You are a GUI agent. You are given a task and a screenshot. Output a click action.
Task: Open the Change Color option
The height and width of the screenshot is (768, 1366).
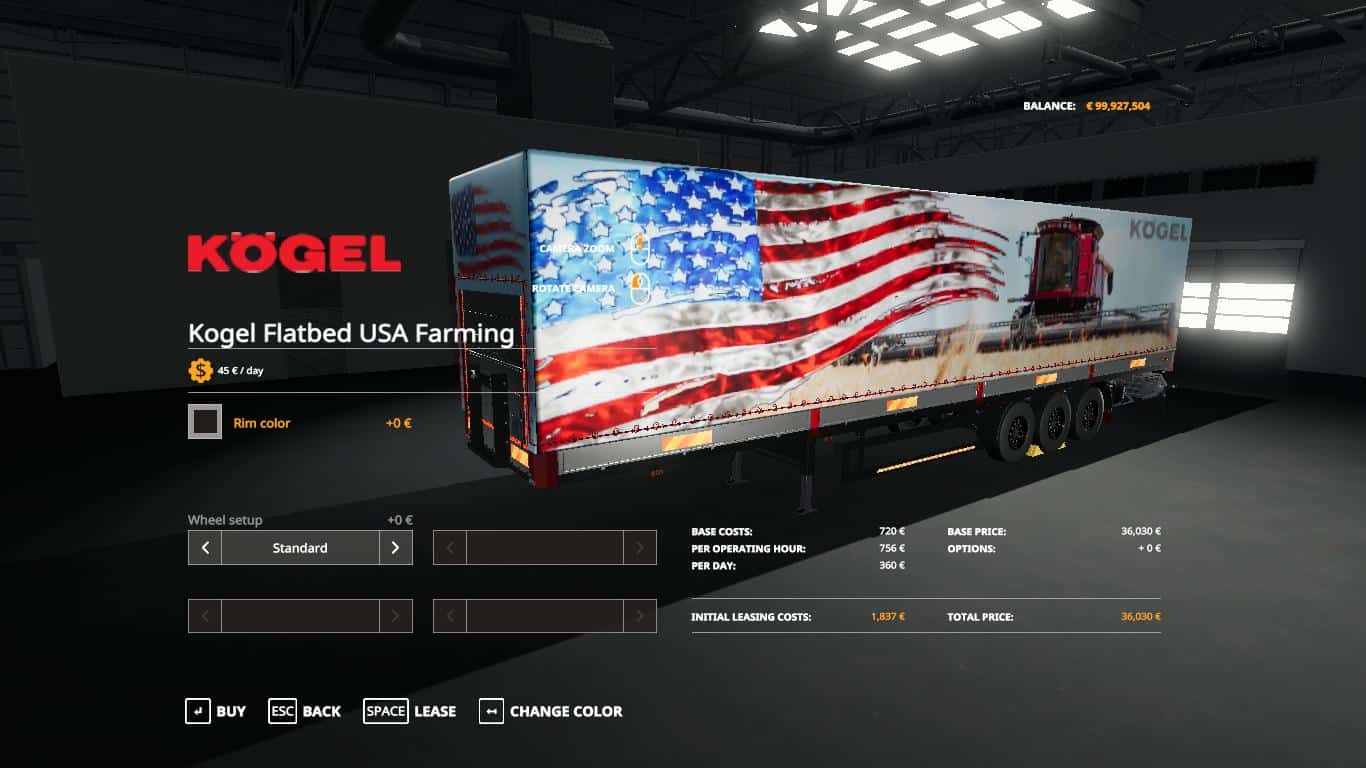pyautogui.click(x=550, y=711)
